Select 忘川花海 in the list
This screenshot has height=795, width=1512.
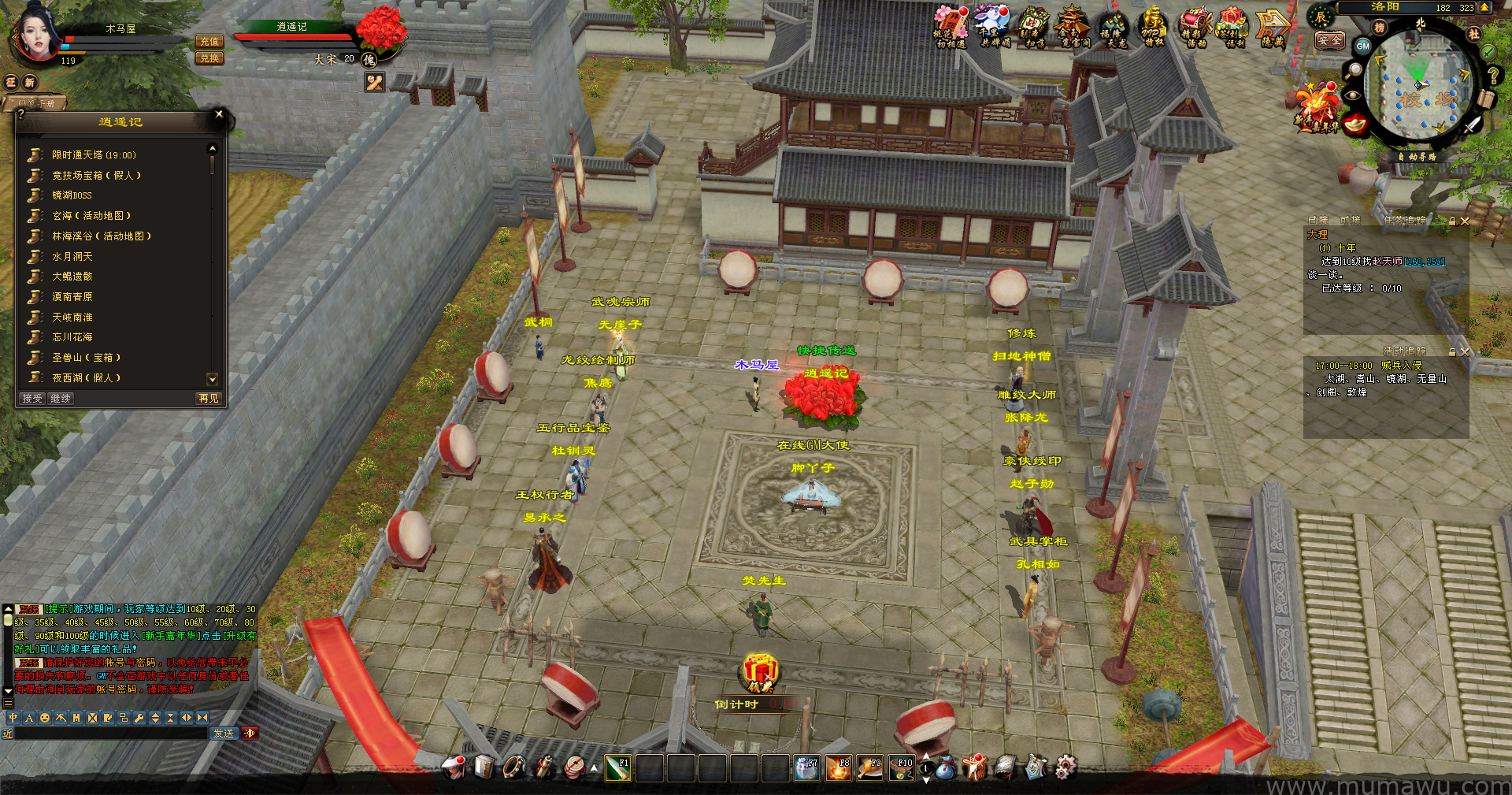[72, 337]
